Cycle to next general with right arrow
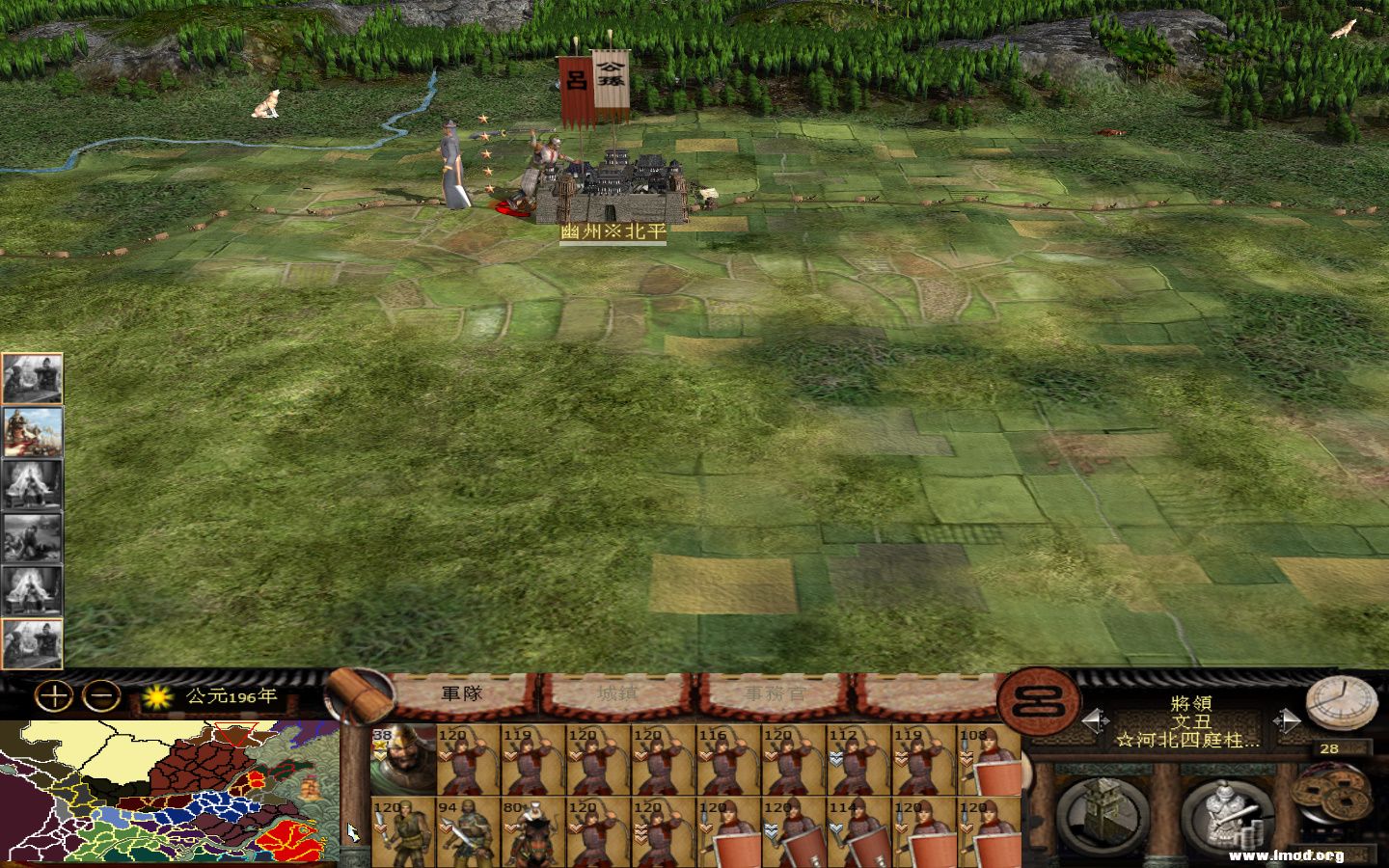Screen dimensions: 1389x868 click(1288, 719)
